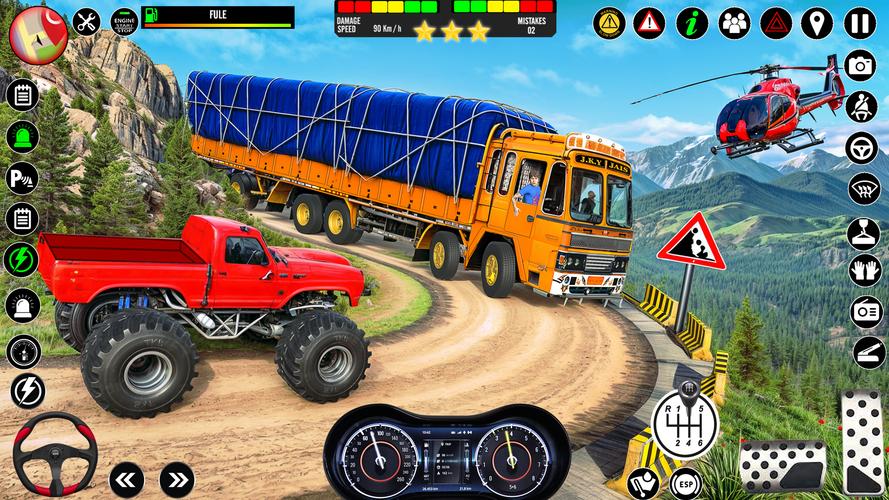
Task: Open the circular minimap
Action: (37, 32)
